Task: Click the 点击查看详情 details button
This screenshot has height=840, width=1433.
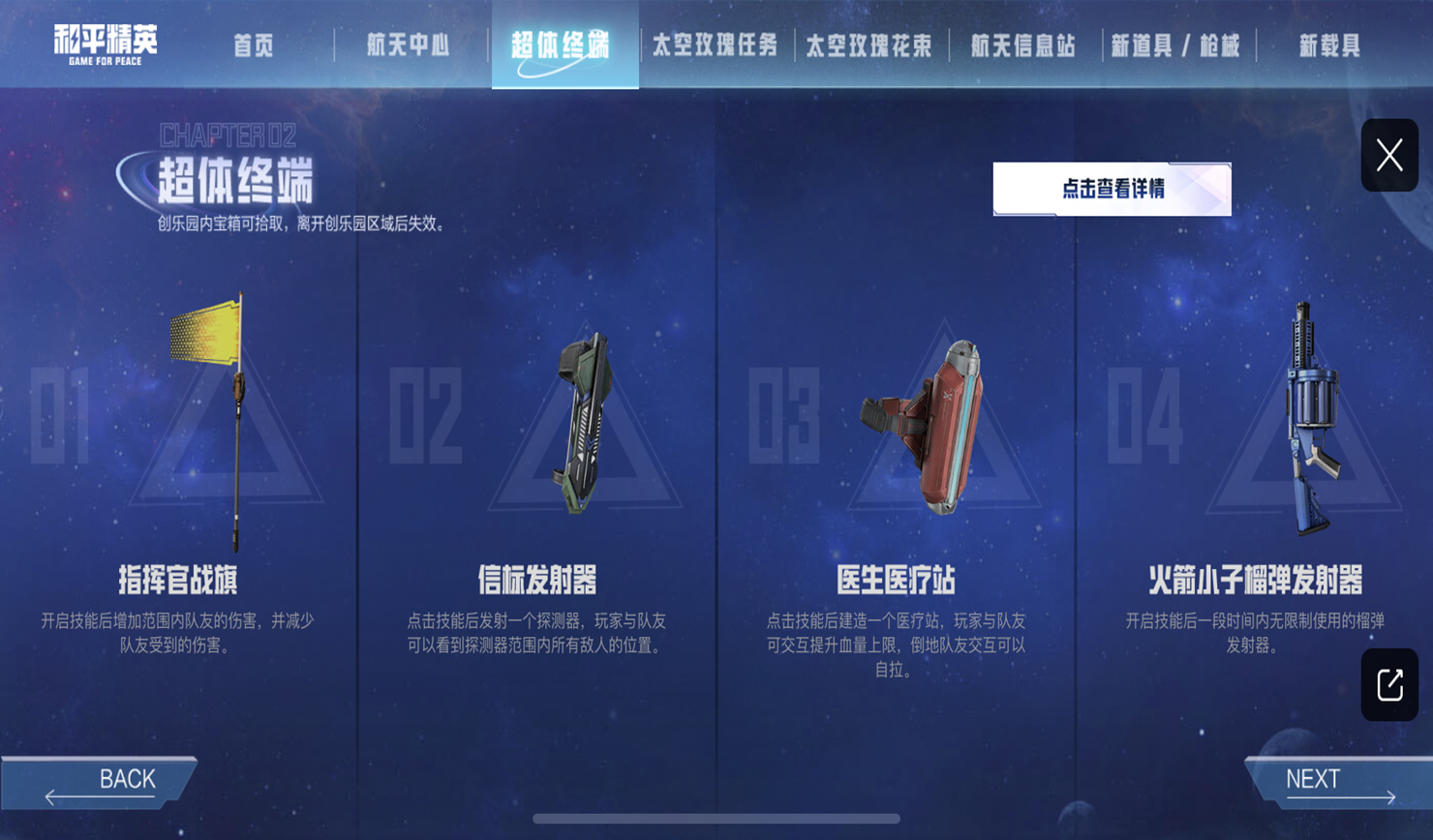Action: tap(1112, 190)
